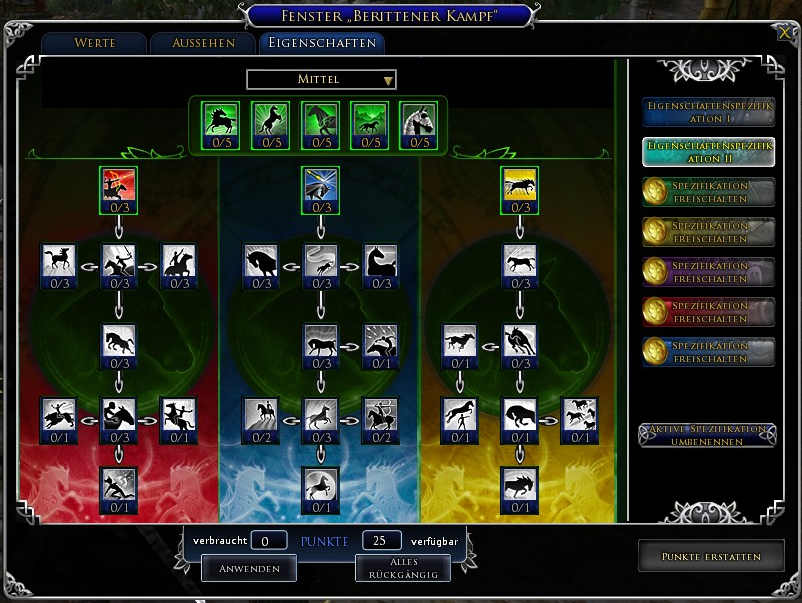Pick the bottom trait of the yellow tree
802x603 pixels.
(x=520, y=485)
